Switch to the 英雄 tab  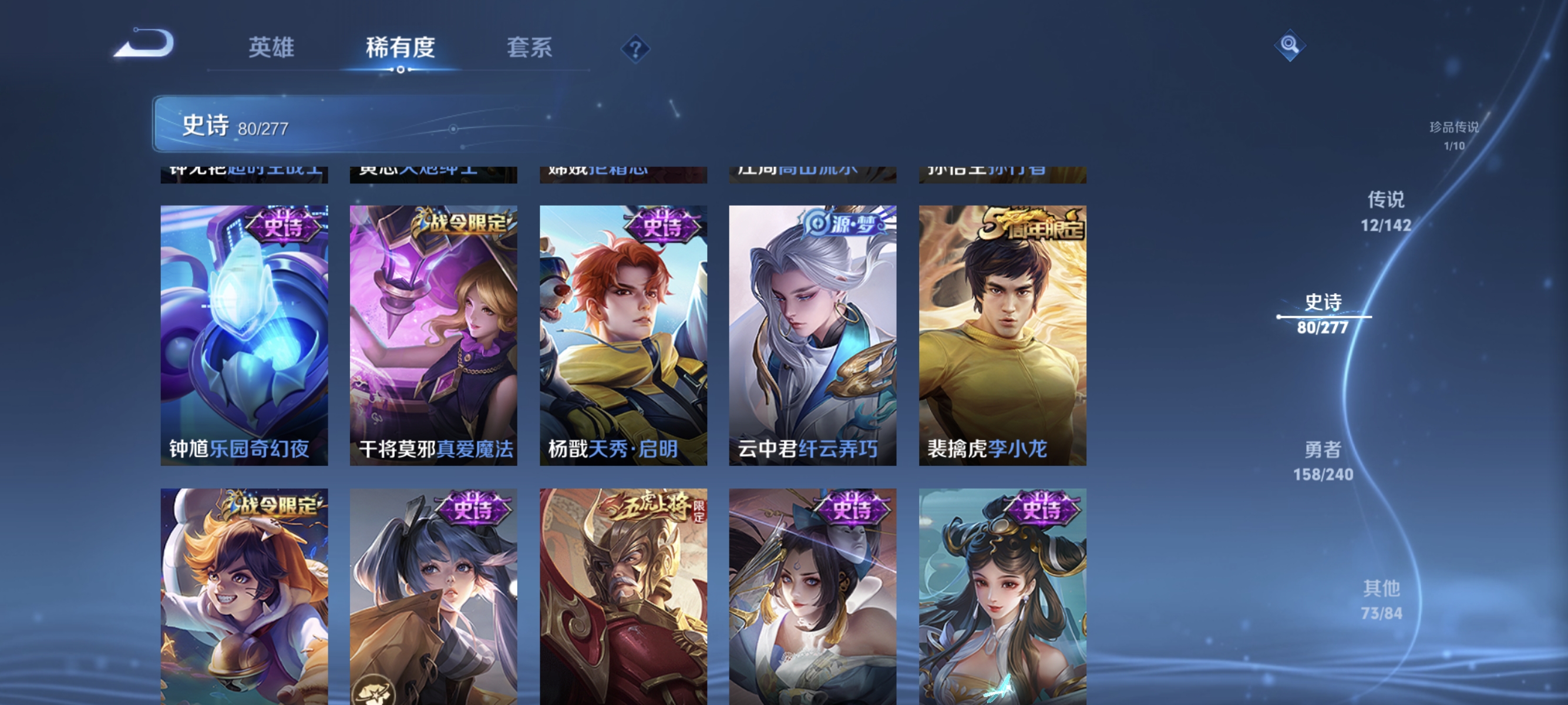click(x=270, y=48)
